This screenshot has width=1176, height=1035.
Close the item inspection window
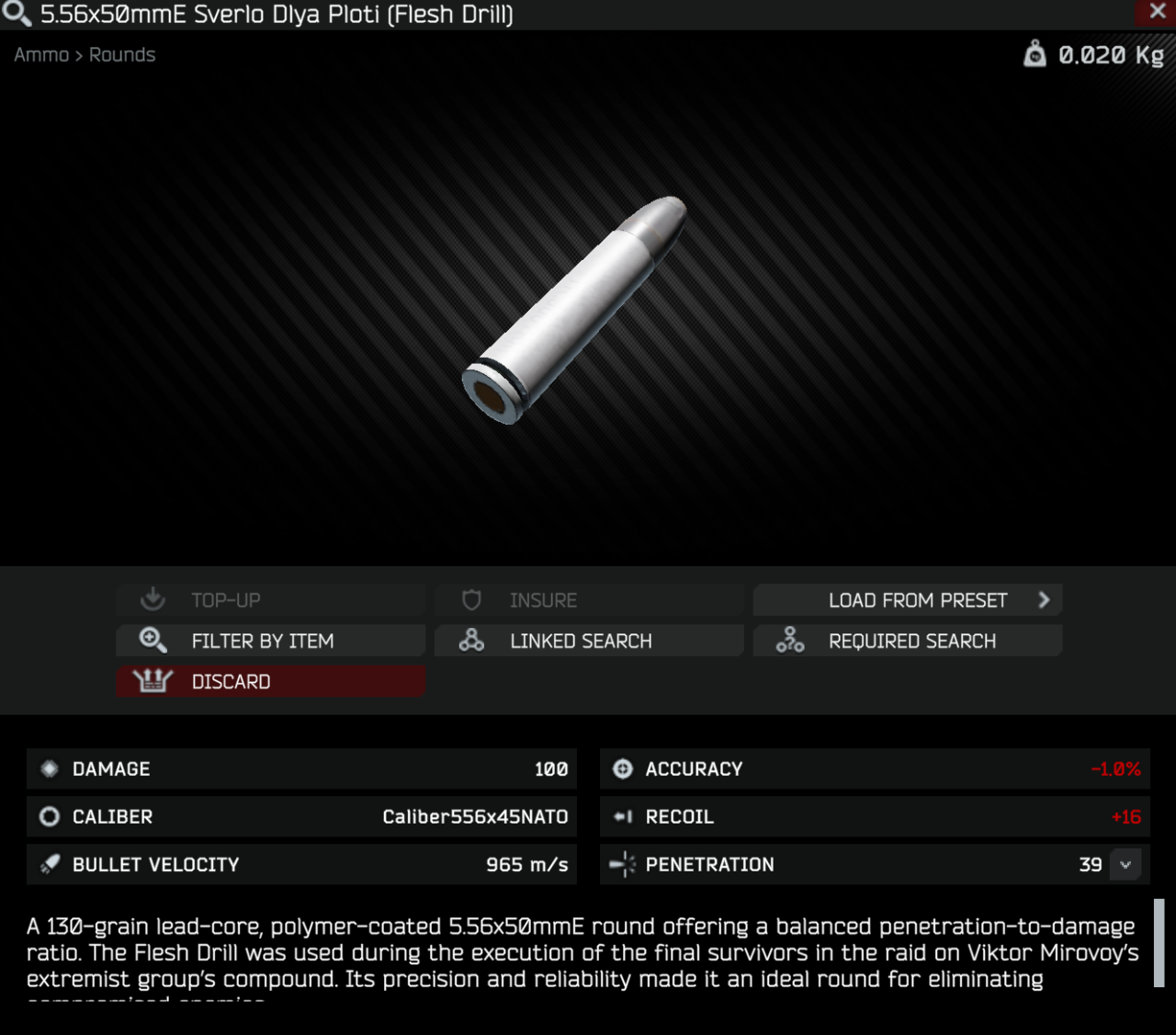(1158, 12)
